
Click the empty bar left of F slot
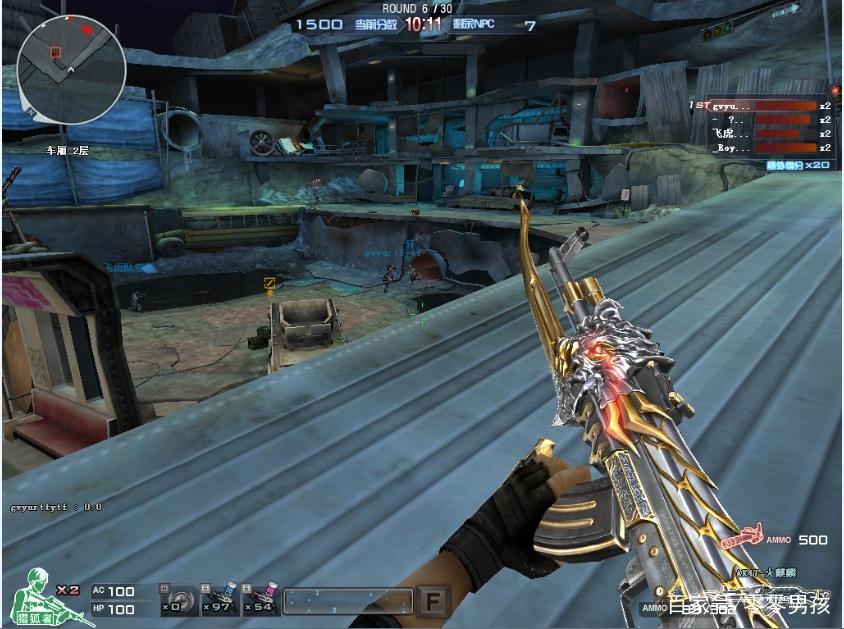pyautogui.click(x=348, y=601)
